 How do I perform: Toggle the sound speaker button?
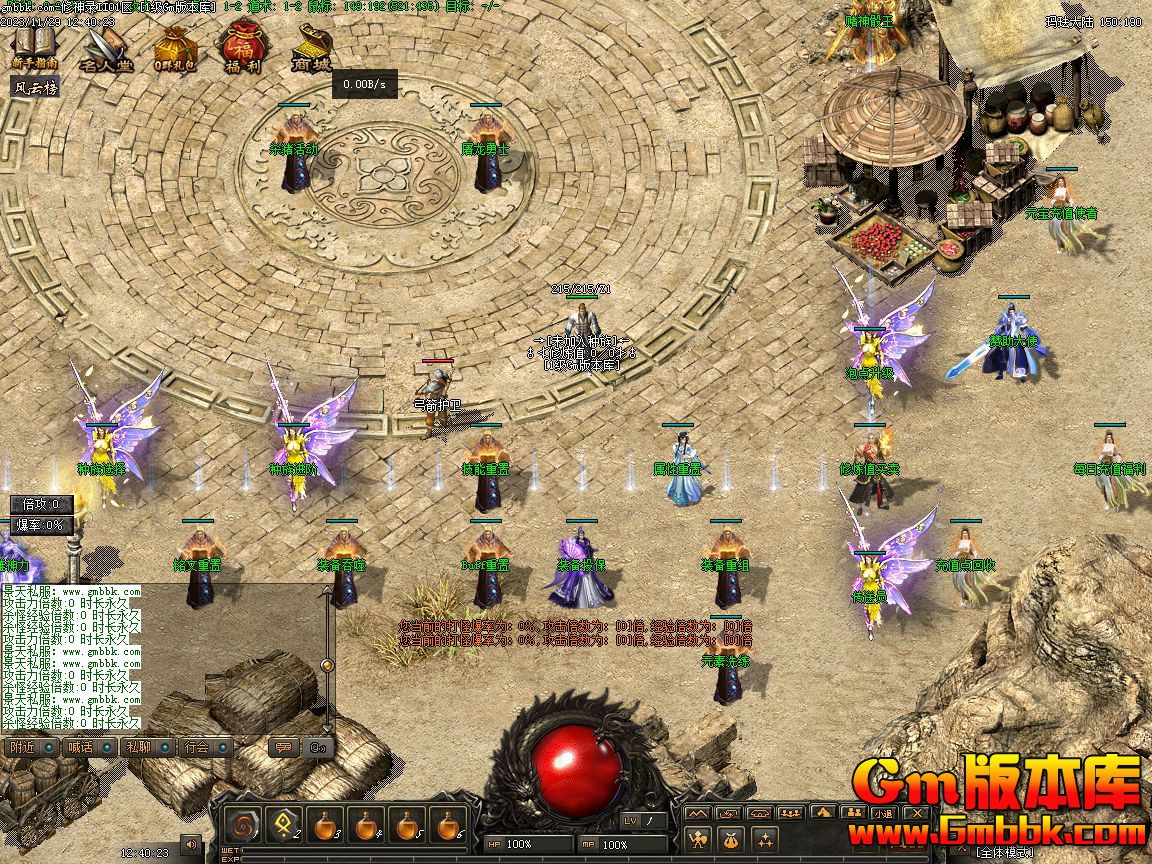(x=190, y=846)
